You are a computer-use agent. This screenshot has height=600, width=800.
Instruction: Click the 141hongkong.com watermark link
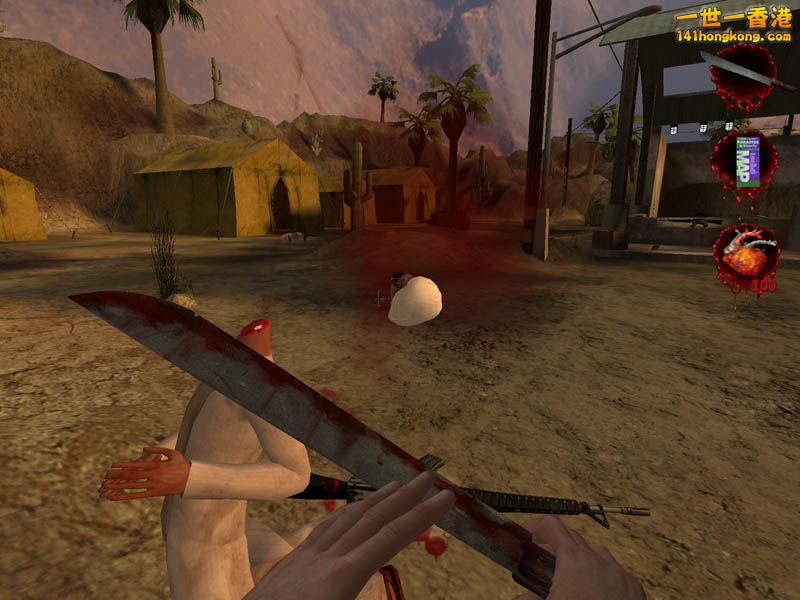coord(733,35)
